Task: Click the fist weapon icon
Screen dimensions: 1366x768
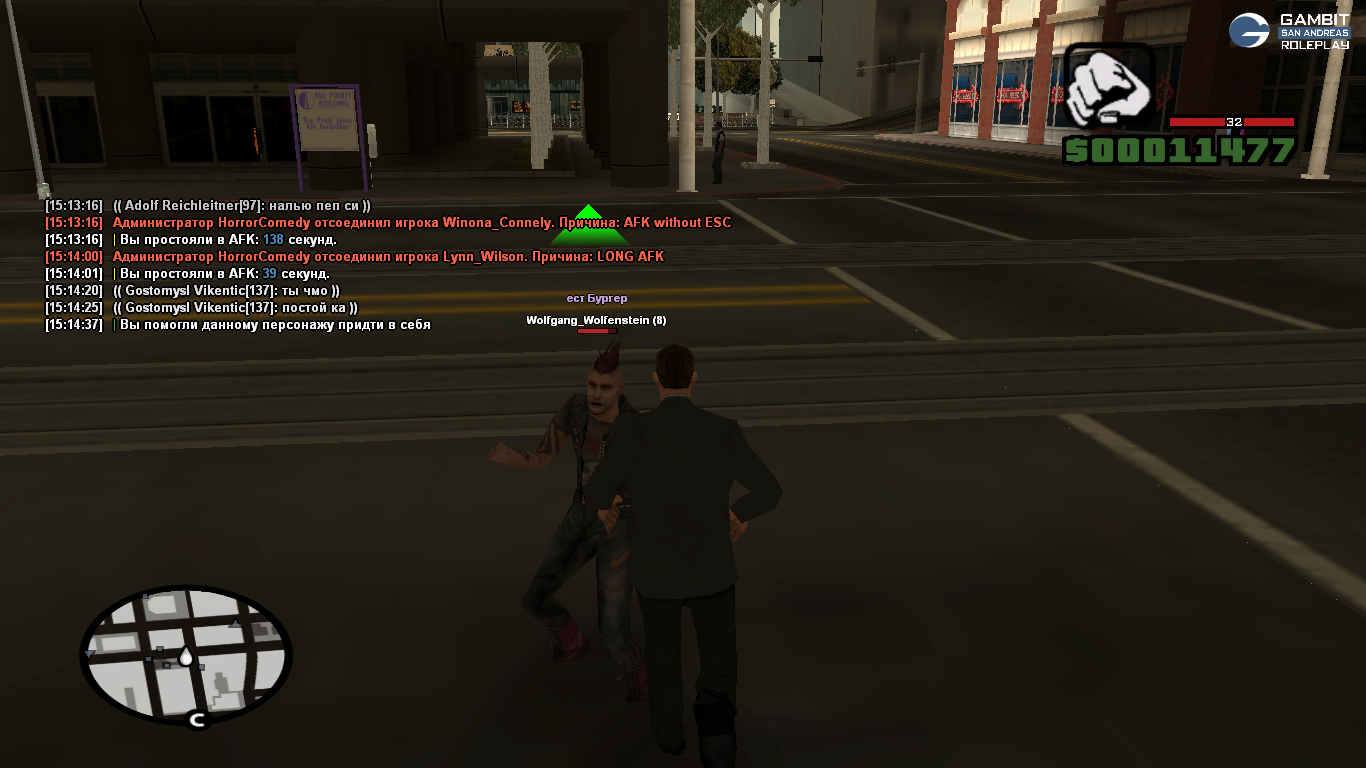Action: 1107,87
